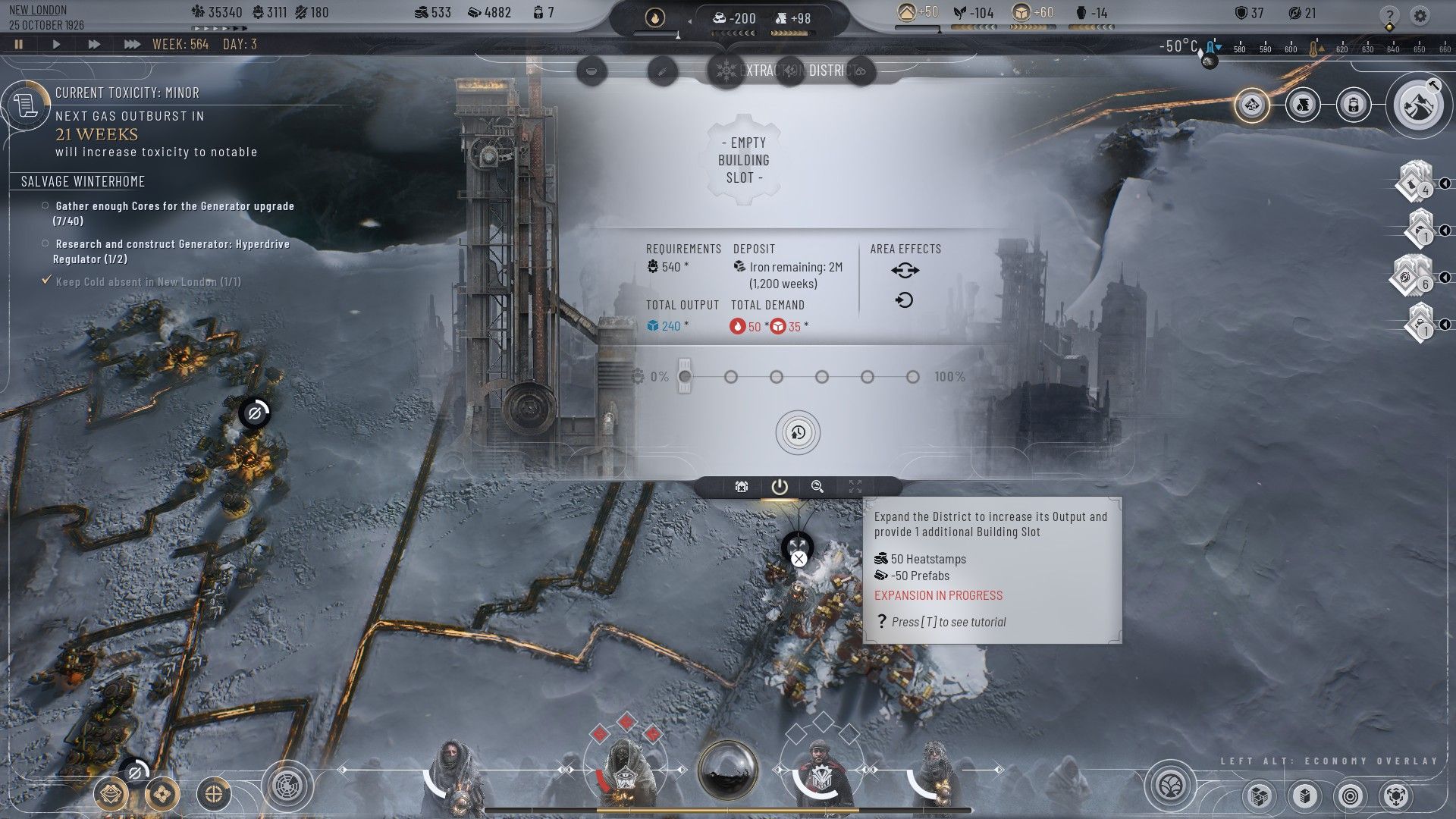Click the relocate district home icon

pos(741,487)
